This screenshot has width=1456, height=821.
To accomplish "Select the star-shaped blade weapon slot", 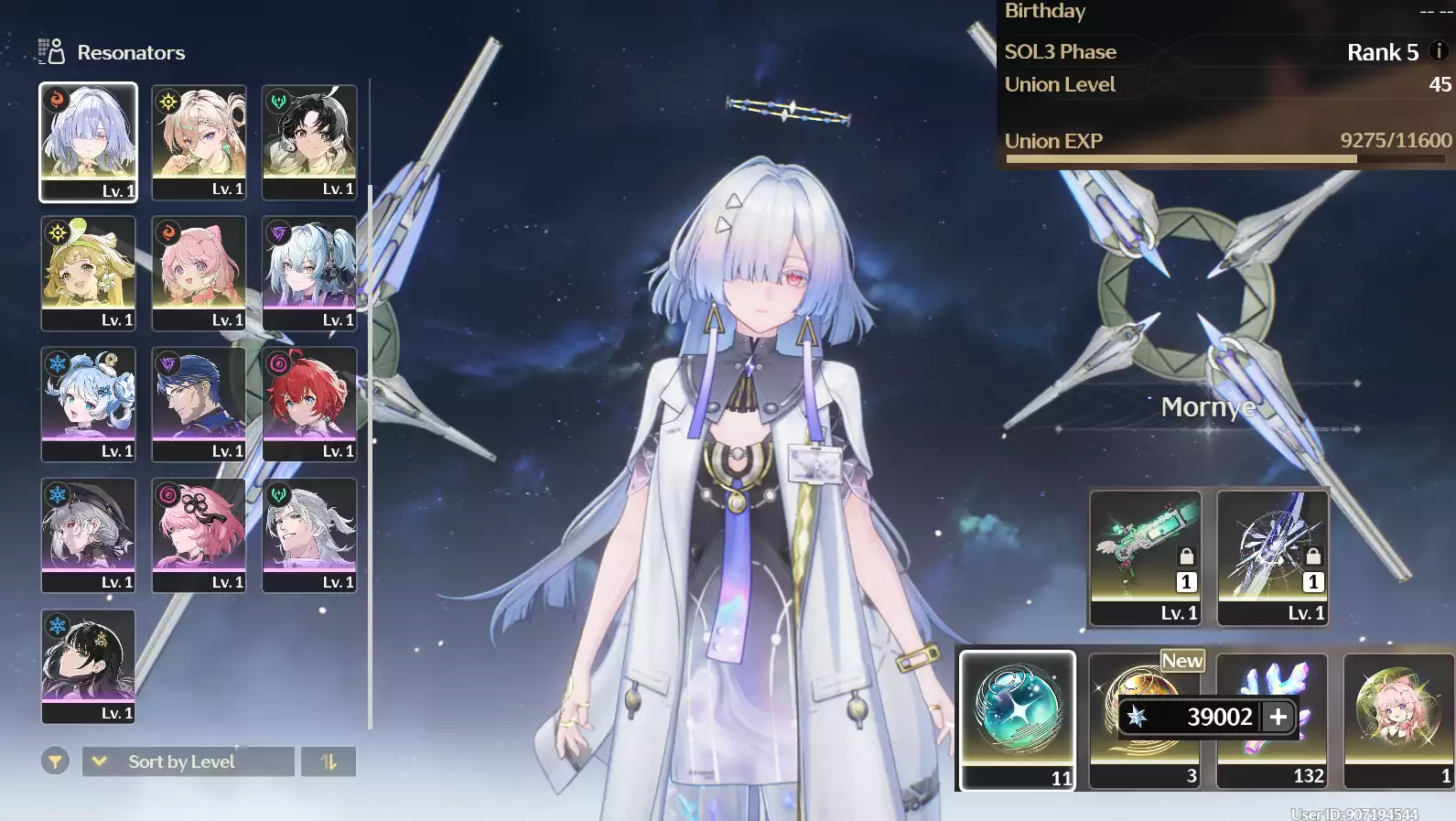I will coord(1272,557).
